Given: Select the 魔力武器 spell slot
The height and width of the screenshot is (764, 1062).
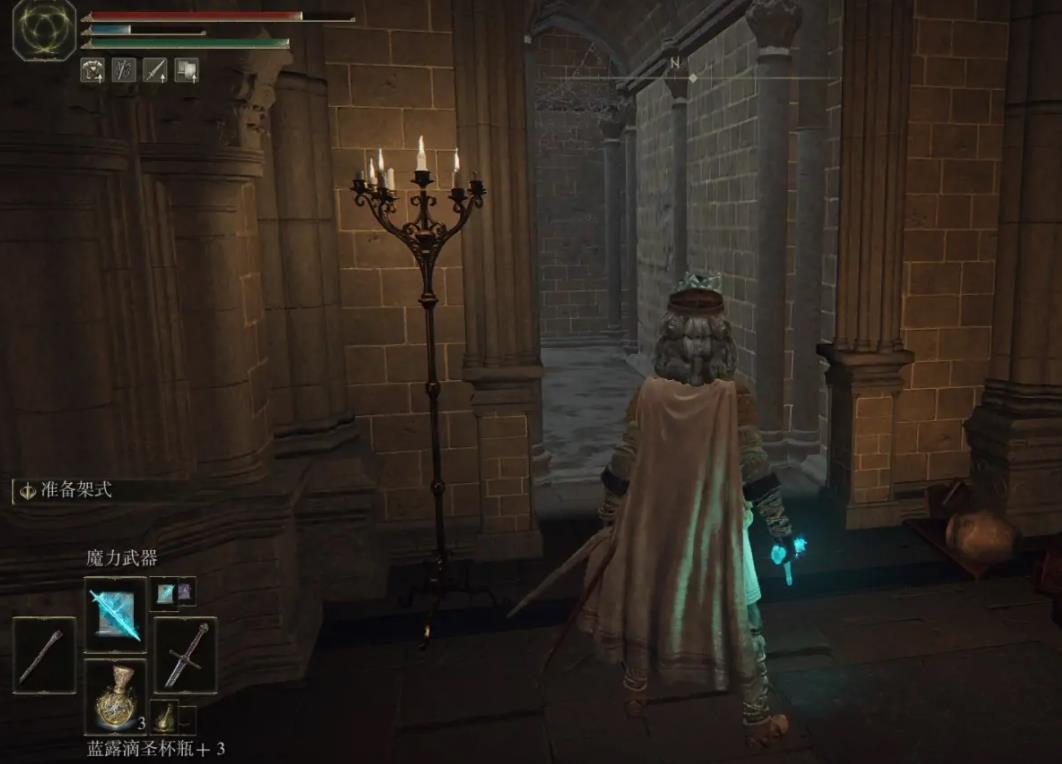Looking at the screenshot, I should click(115, 609).
